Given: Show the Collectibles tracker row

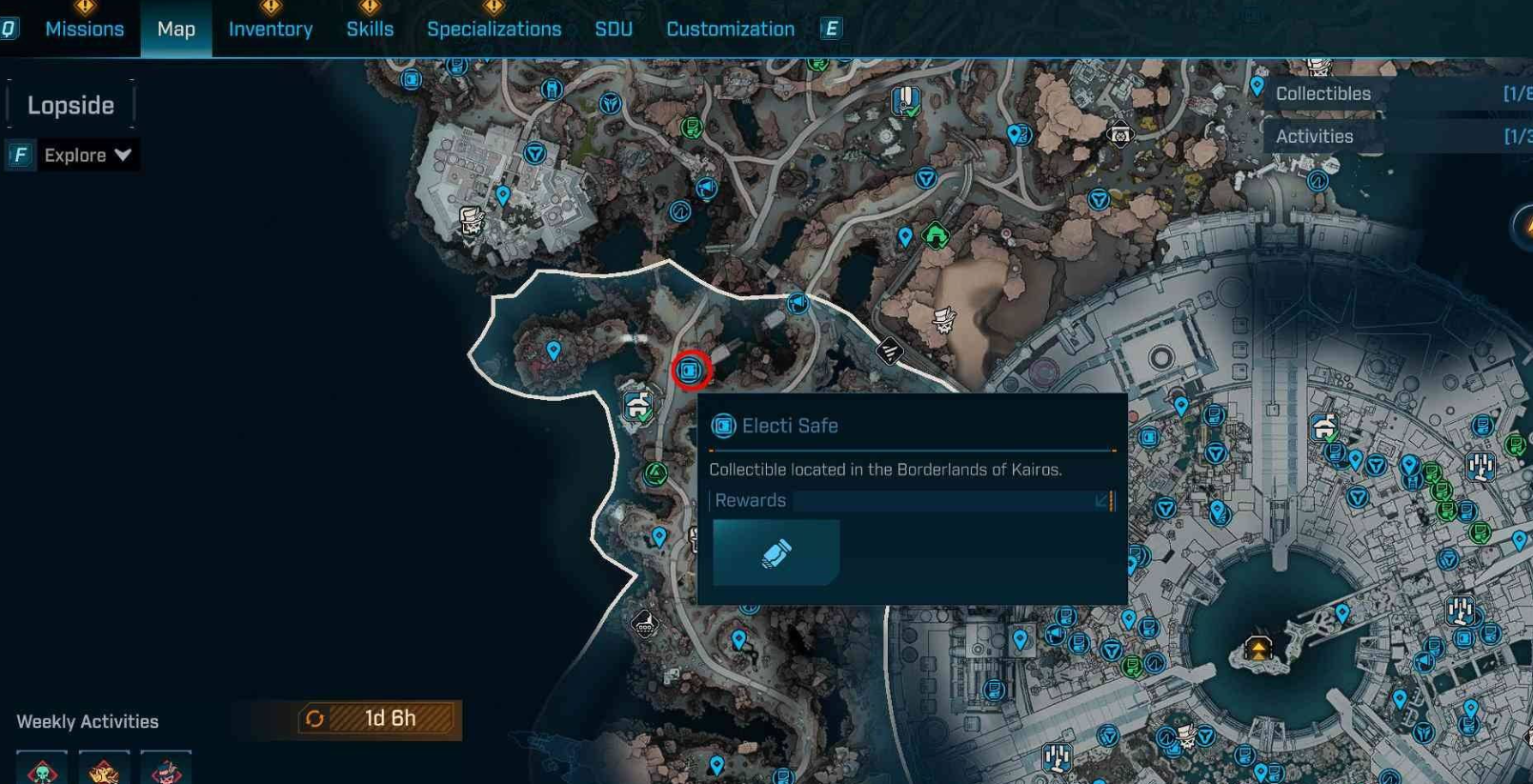Looking at the screenshot, I should (1396, 93).
